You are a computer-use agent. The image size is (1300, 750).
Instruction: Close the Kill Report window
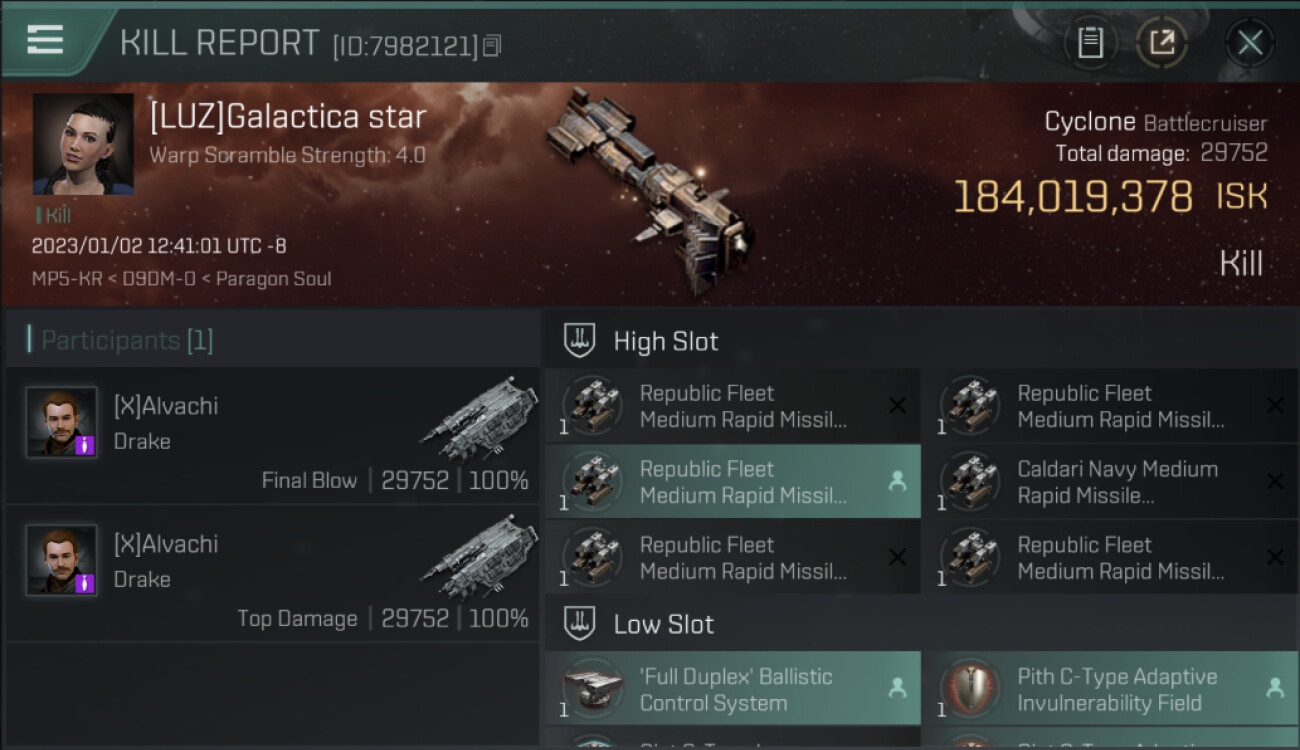click(1249, 42)
